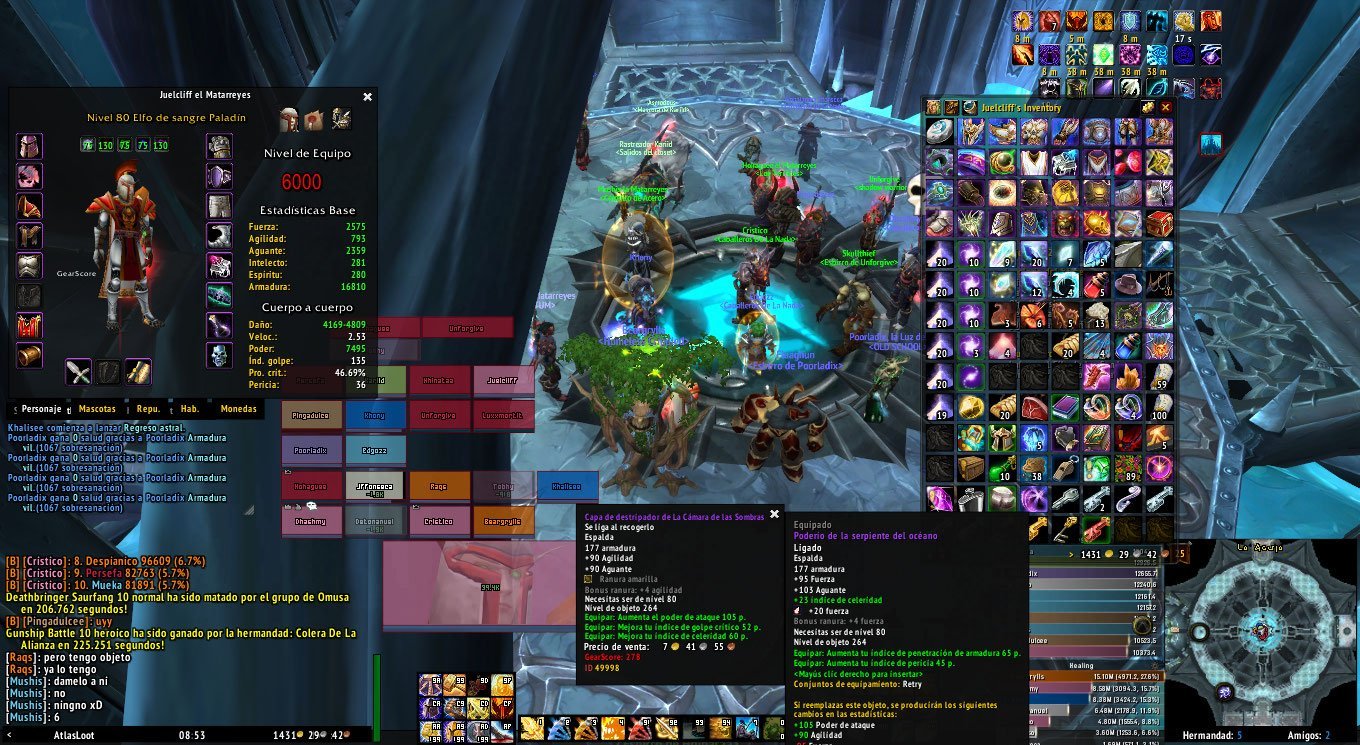
Task: Close the Capa de destripador item tooltip
Action: tap(774, 514)
